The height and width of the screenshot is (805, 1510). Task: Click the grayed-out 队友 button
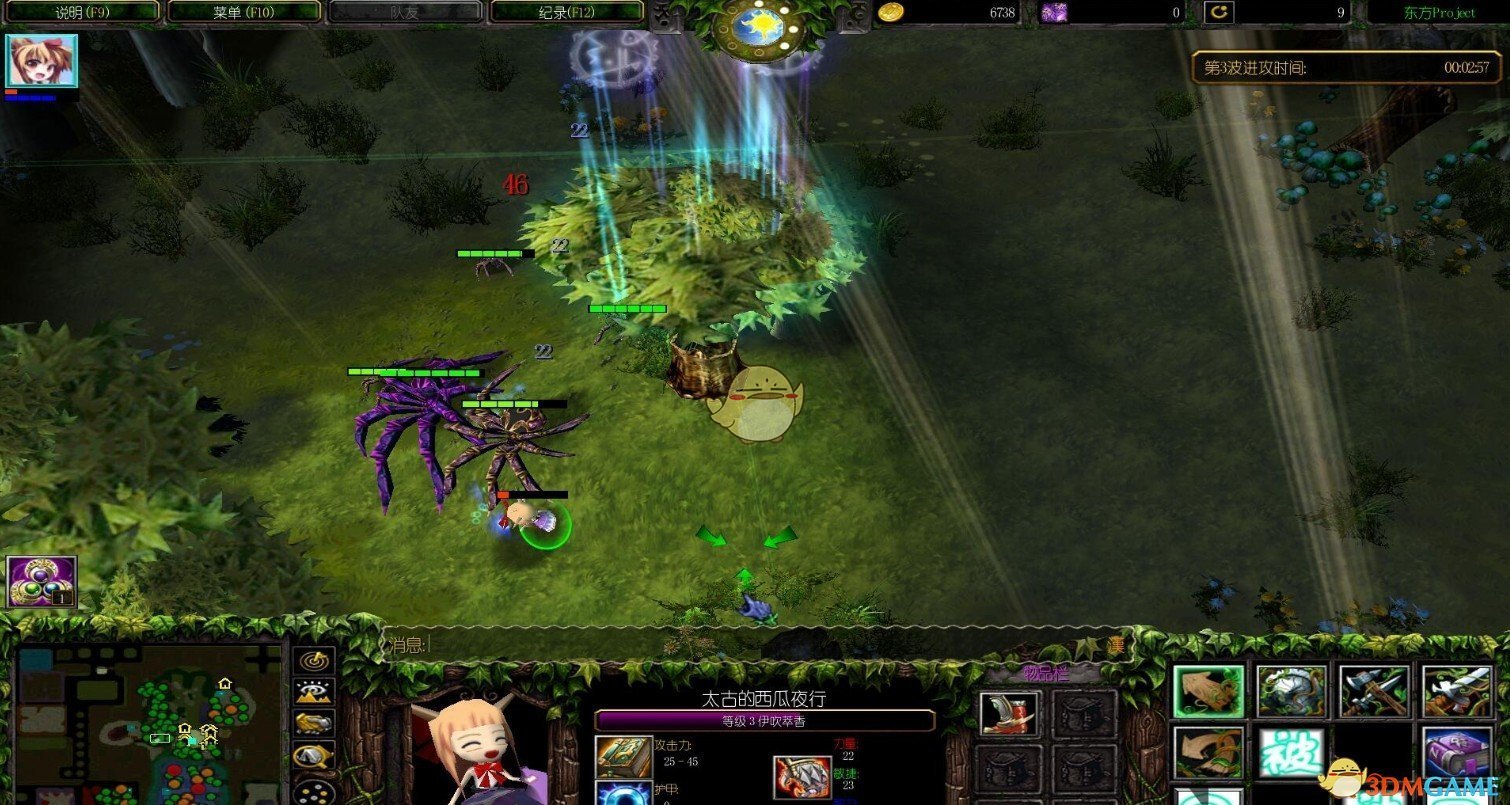pos(405,11)
